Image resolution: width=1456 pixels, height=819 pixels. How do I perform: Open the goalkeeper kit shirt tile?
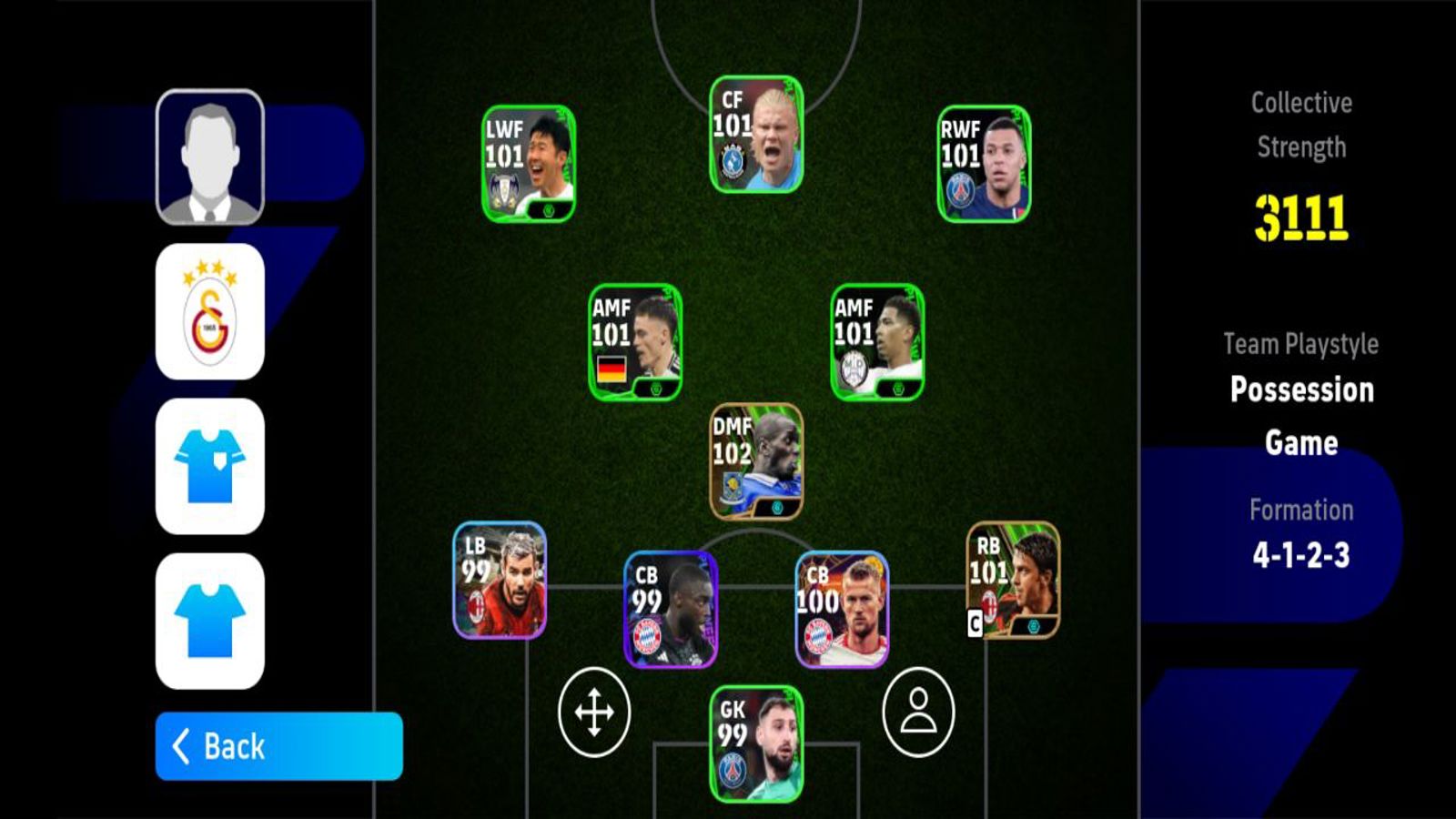tap(210, 466)
